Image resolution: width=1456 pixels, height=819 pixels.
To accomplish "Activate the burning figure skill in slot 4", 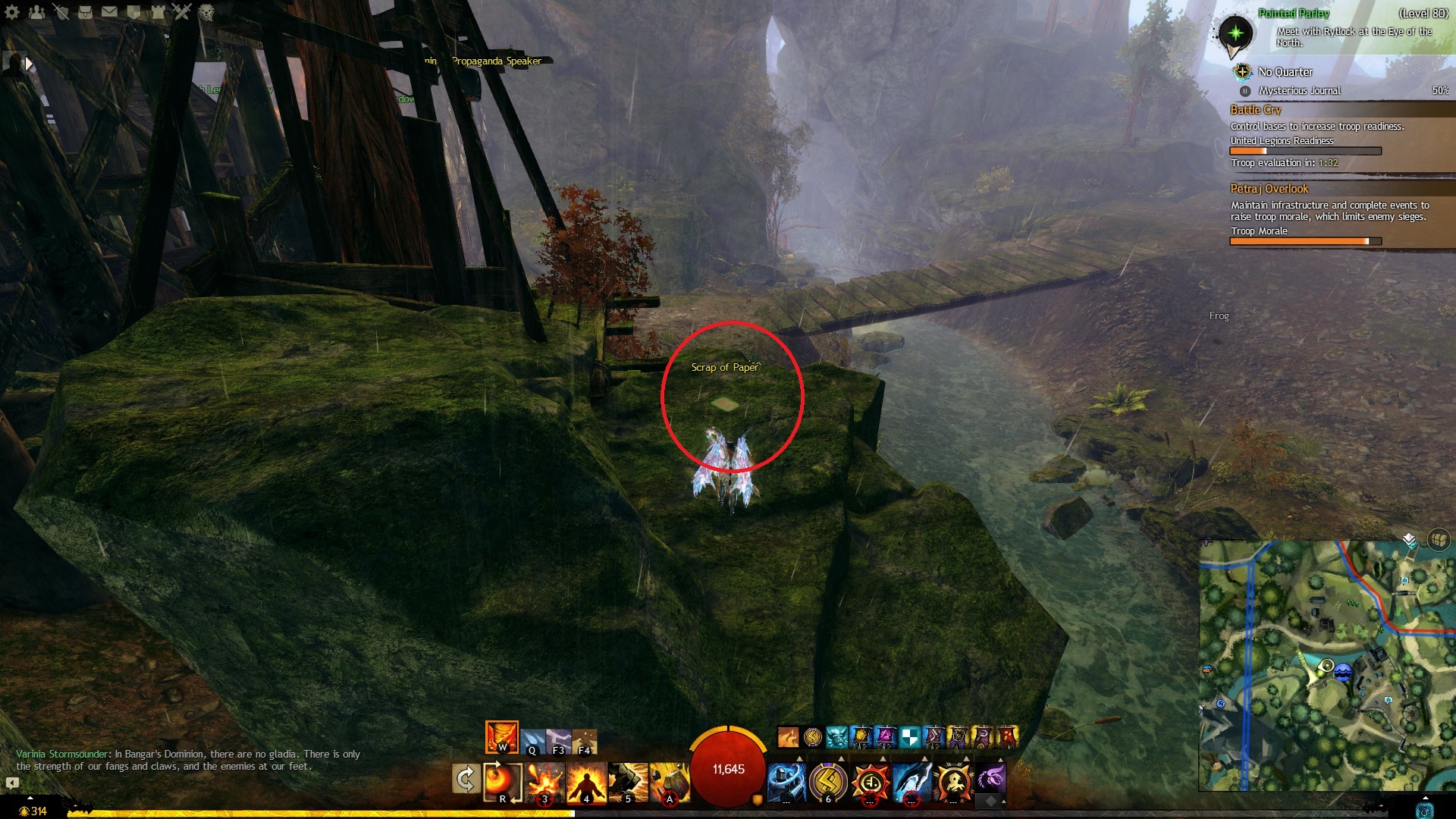I will pyautogui.click(x=586, y=781).
